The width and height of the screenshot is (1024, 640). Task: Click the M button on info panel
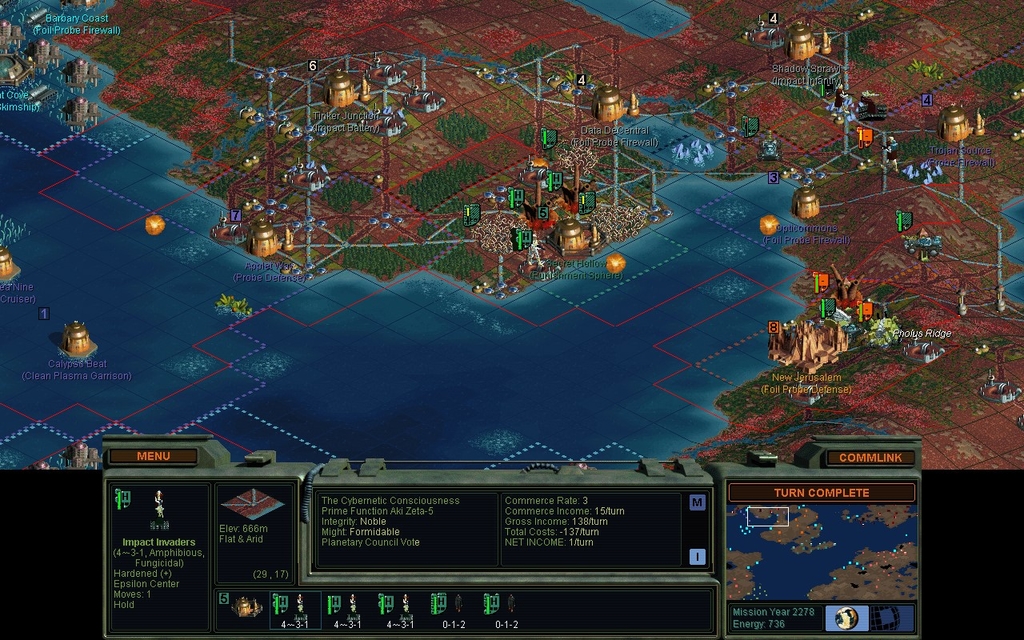click(697, 502)
